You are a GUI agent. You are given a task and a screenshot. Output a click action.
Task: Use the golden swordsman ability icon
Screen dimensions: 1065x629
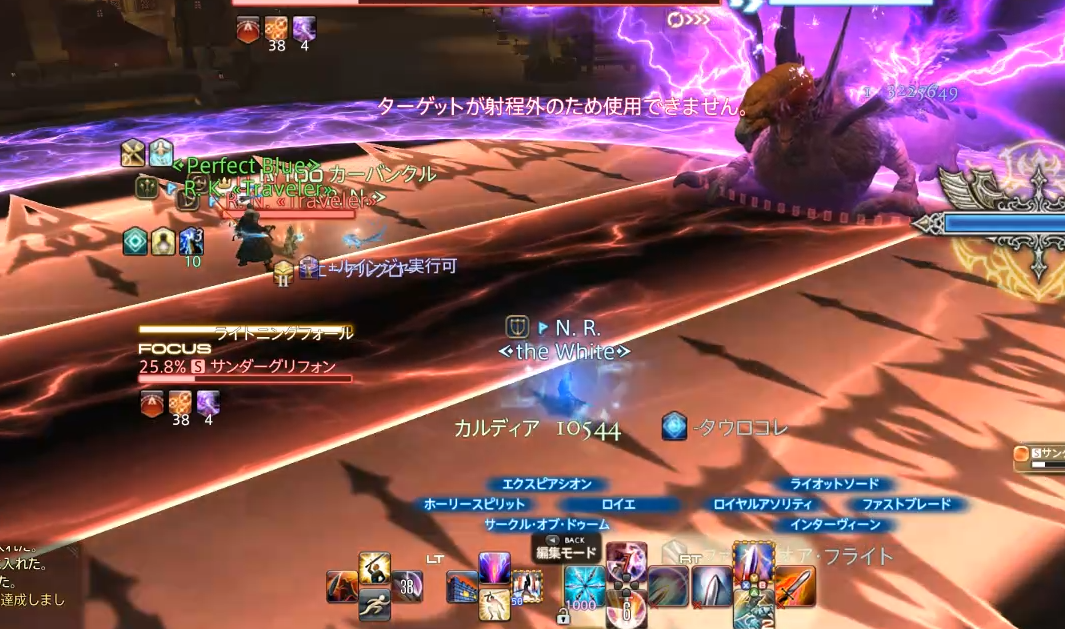tap(373, 568)
